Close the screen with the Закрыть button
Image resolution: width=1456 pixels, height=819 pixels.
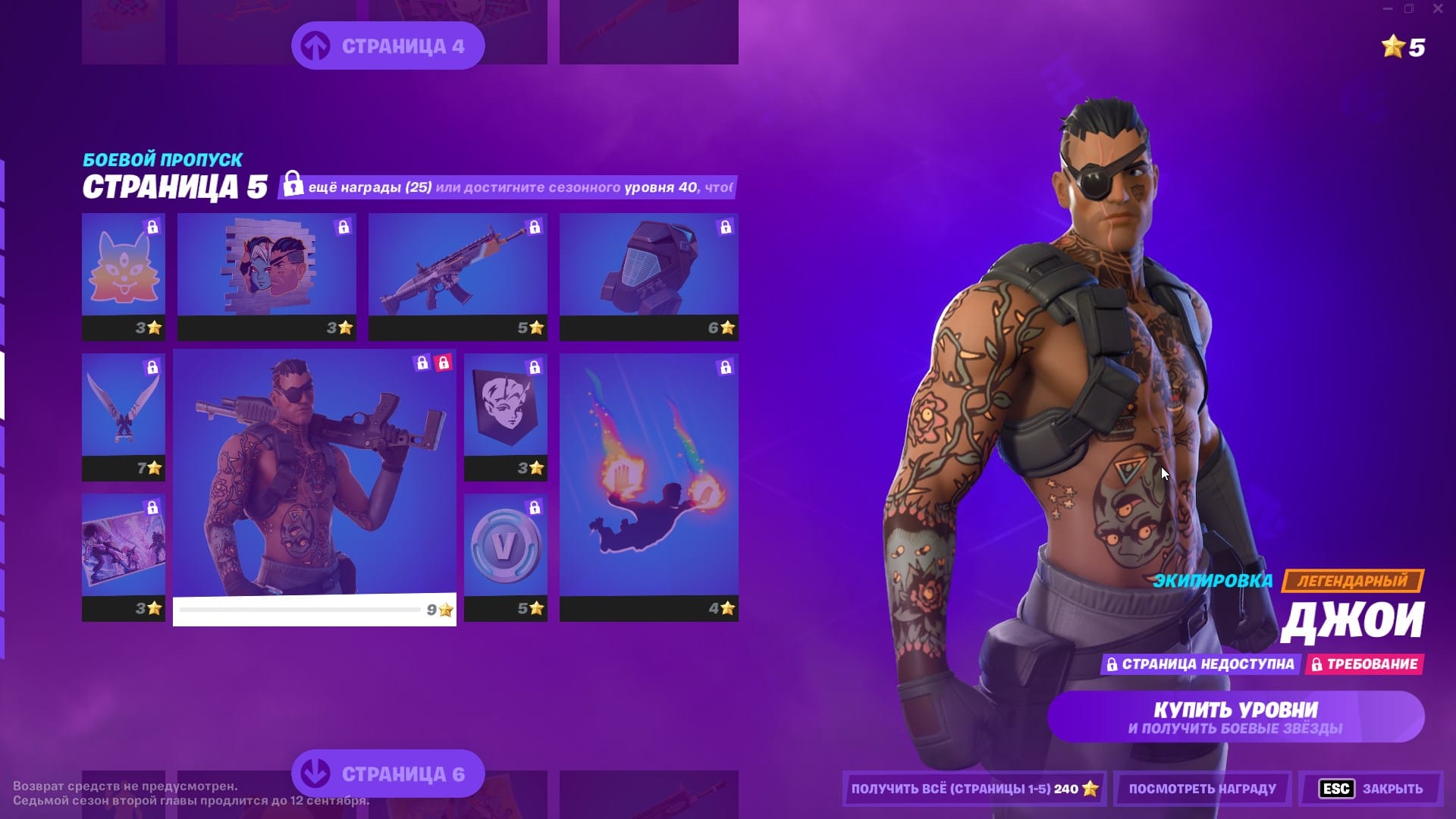[x=1371, y=789]
